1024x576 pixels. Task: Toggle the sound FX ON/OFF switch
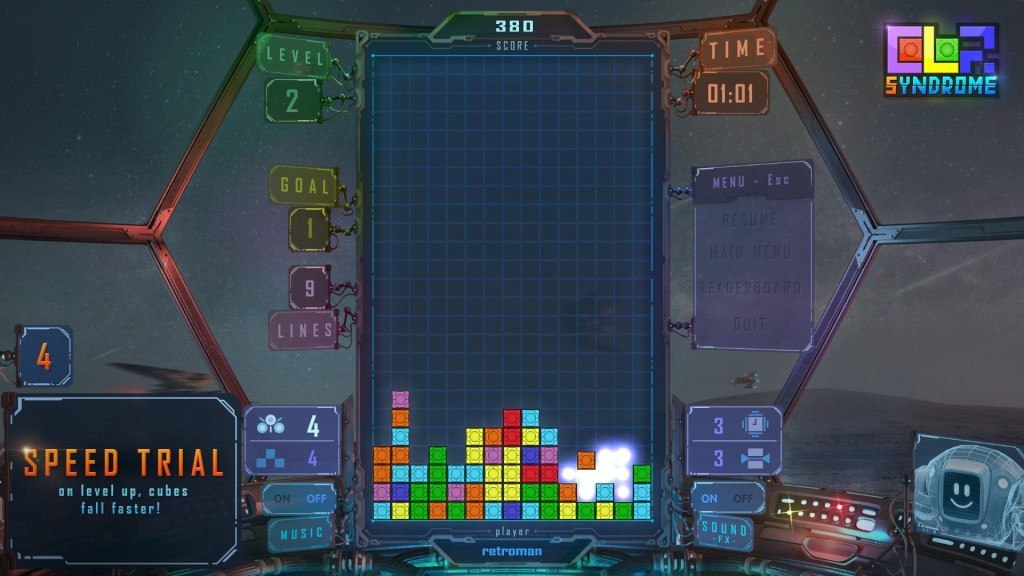[x=727, y=498]
